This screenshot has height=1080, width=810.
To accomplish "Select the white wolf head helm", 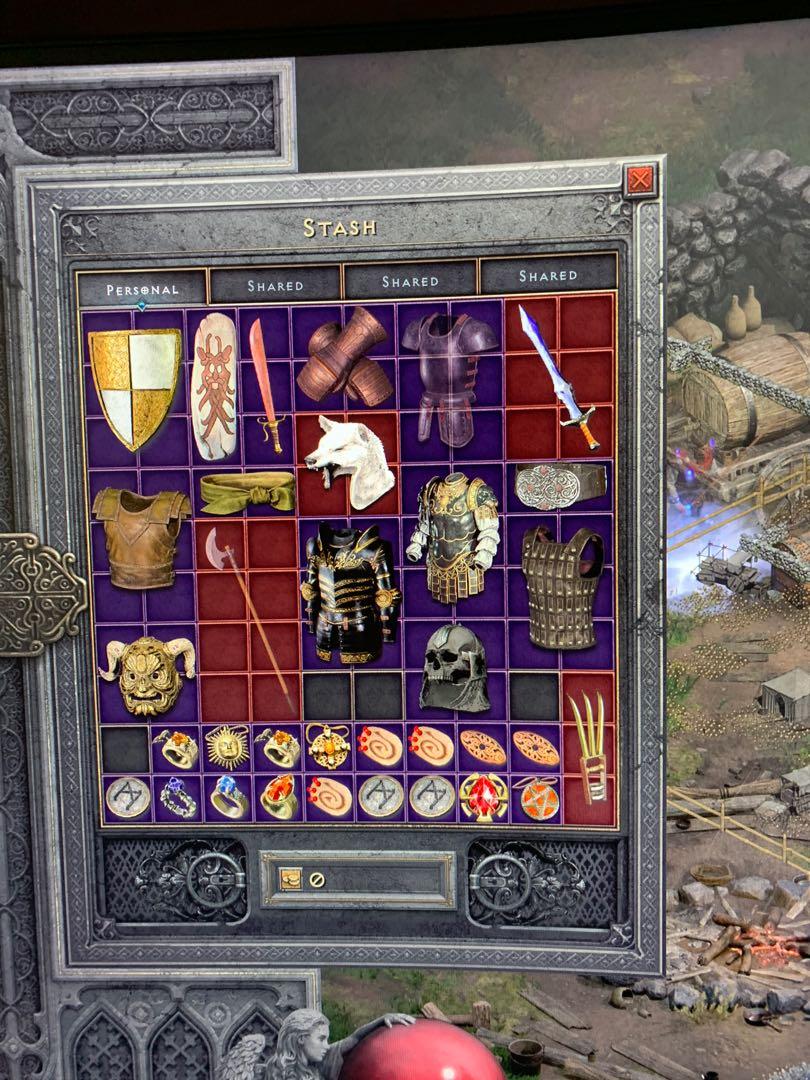I will point(348,461).
